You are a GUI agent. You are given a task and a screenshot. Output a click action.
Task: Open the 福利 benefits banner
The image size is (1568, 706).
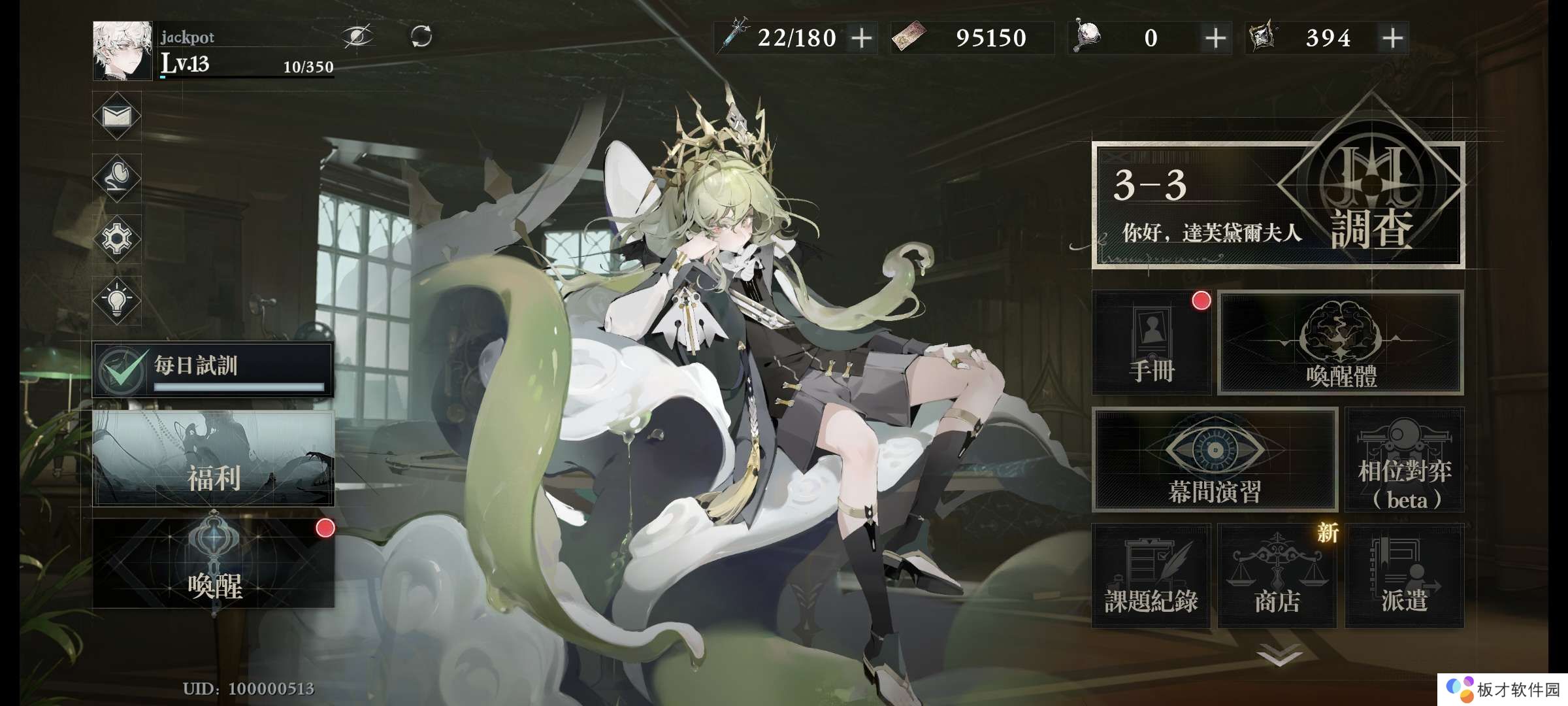click(x=213, y=458)
